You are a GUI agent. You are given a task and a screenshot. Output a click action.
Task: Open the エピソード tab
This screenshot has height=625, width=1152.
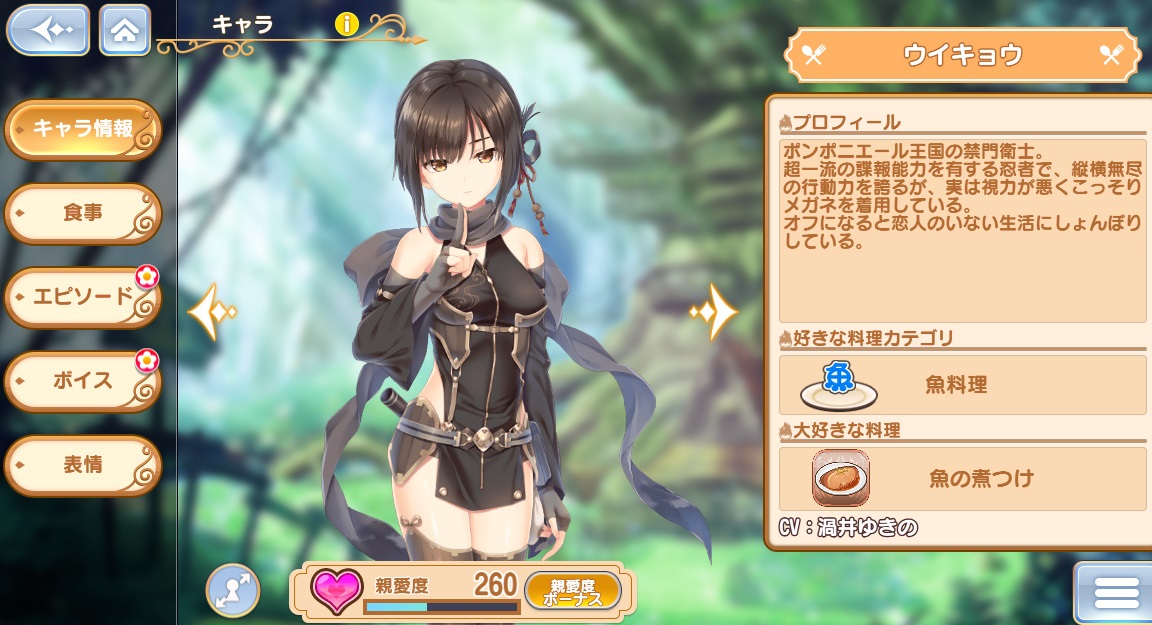[83, 297]
